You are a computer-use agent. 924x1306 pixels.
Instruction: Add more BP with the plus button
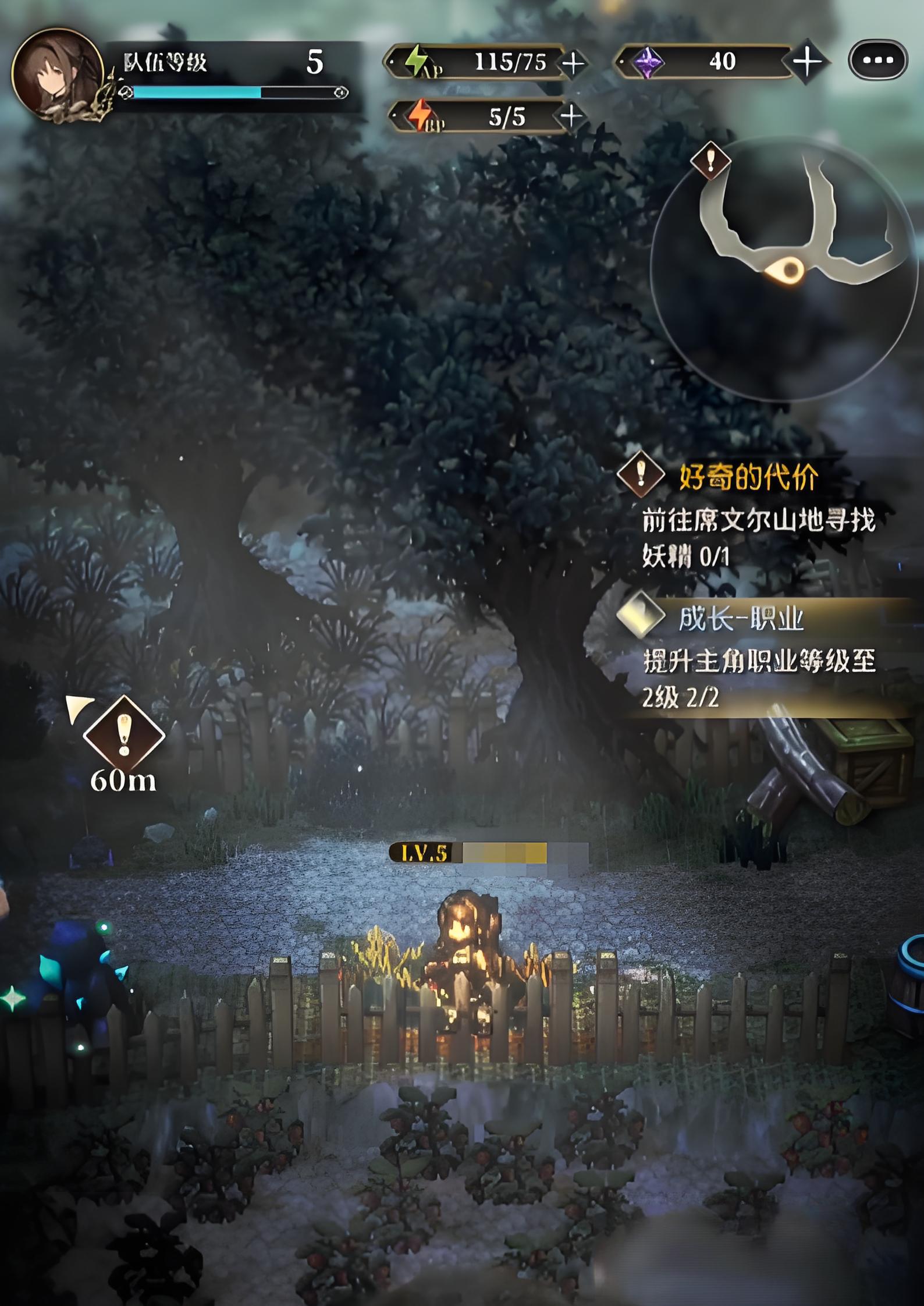(x=571, y=116)
